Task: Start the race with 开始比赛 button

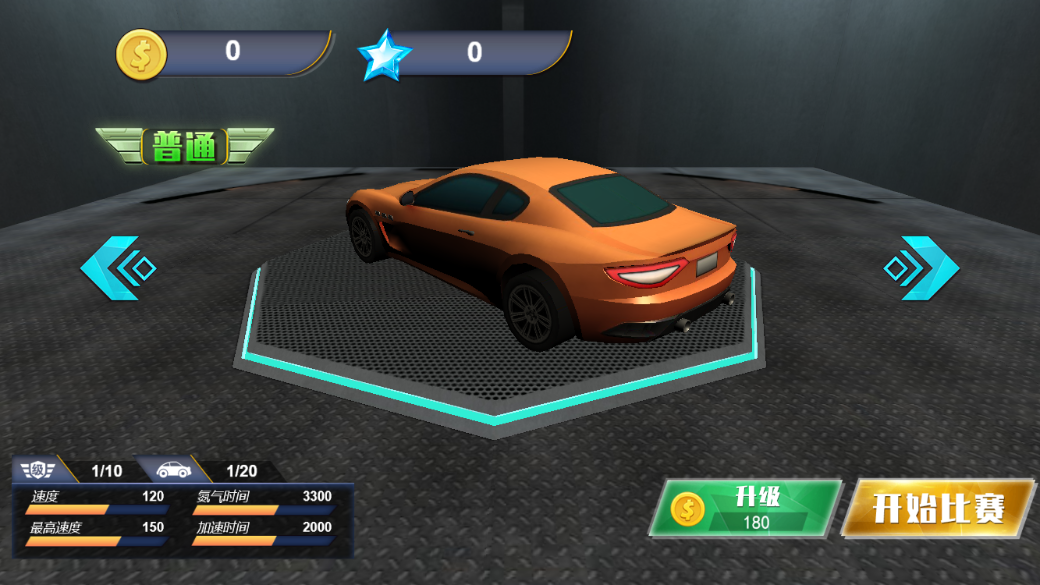Action: [x=937, y=508]
